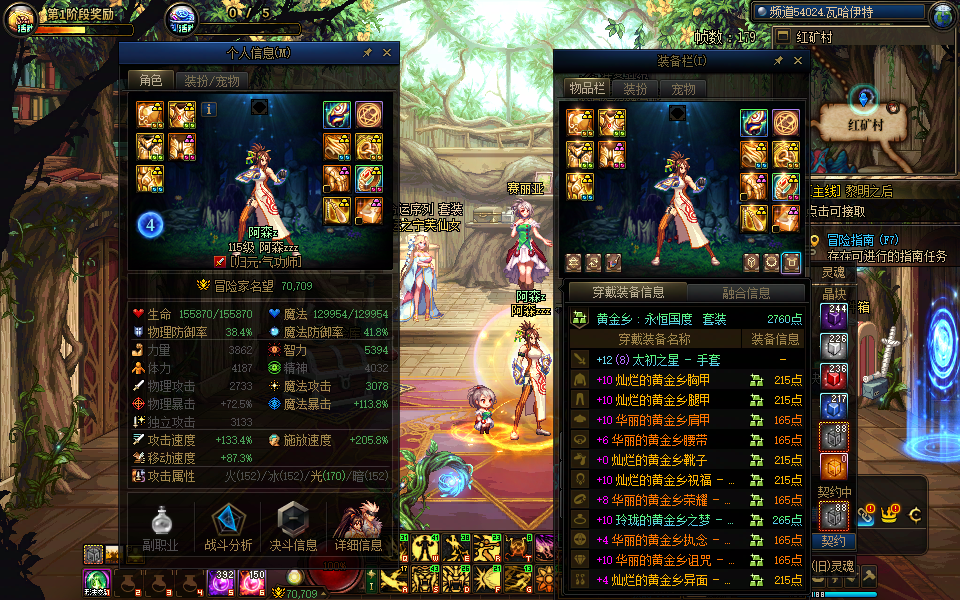Open the 副职业 sub-profession panel
Viewport: 960px width, 600px height.
161,527
